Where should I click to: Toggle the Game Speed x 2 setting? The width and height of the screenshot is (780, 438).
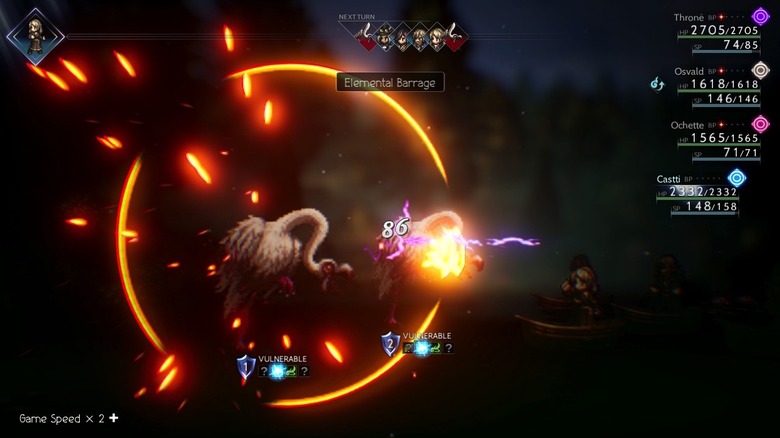point(68,418)
